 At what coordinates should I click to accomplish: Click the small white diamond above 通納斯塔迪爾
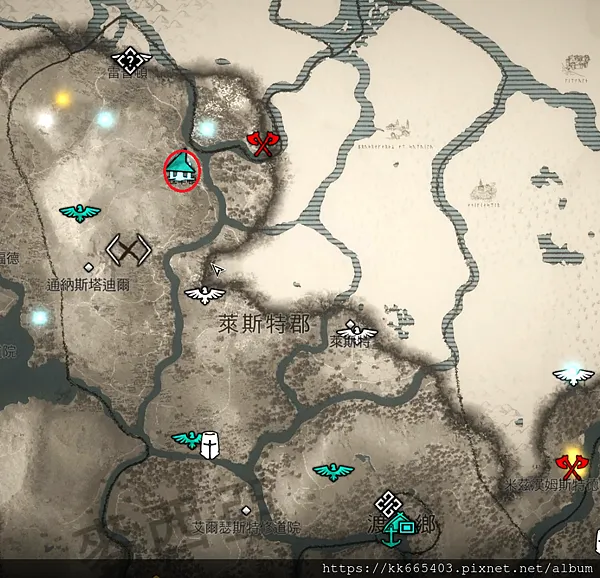(89, 267)
